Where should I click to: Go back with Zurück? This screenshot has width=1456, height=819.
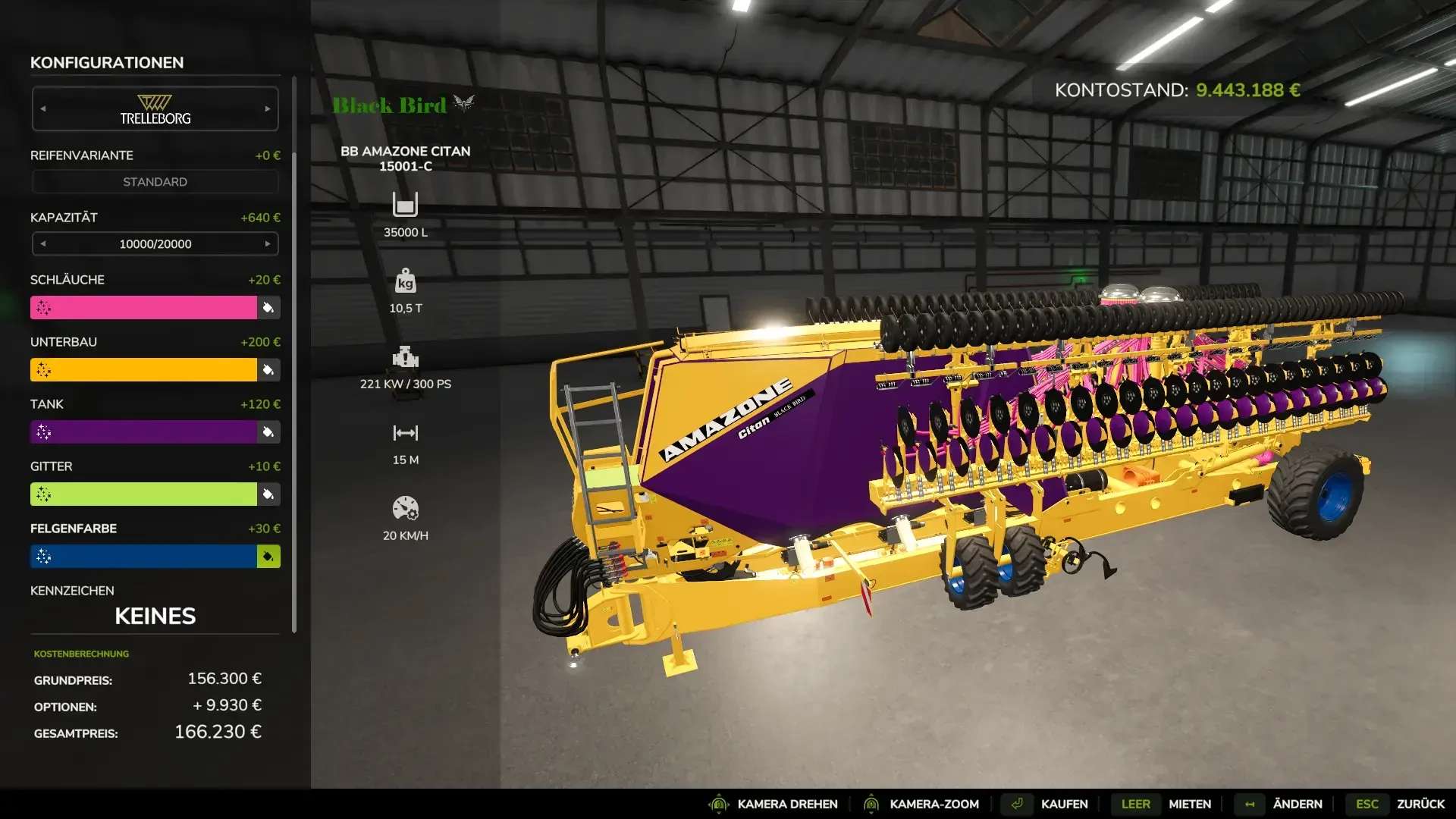point(1420,804)
